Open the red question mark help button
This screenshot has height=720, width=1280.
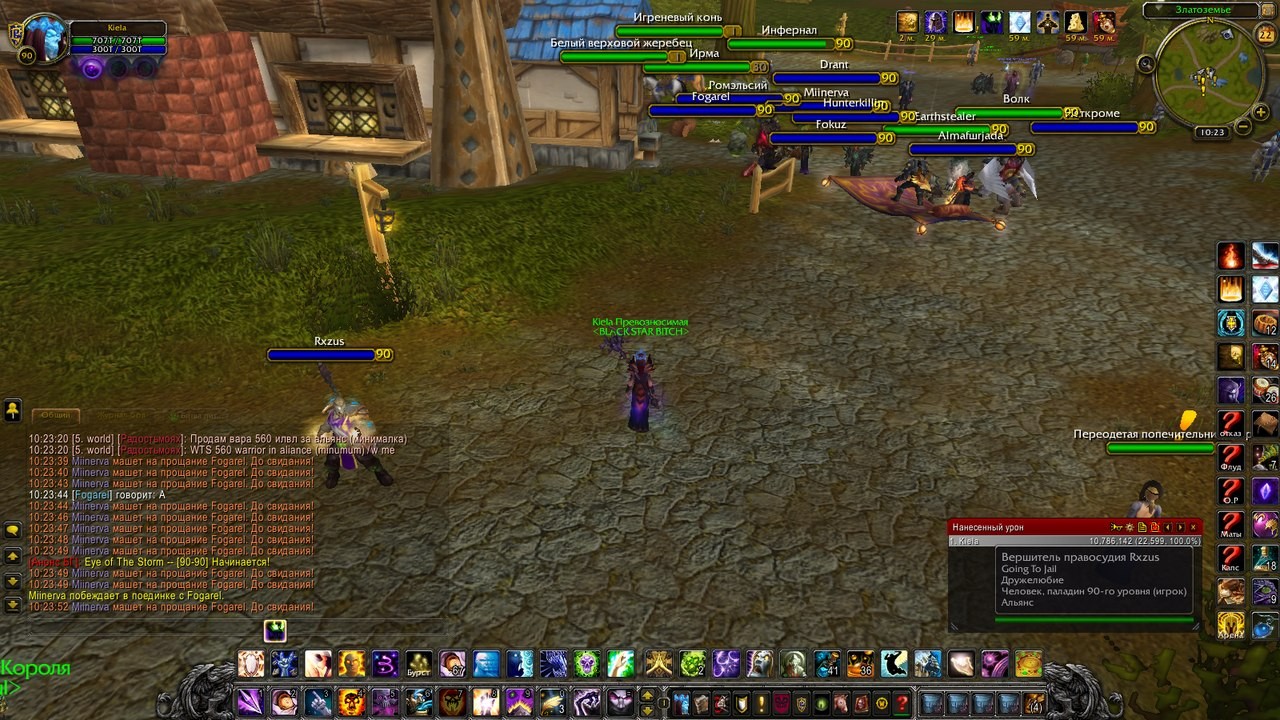point(902,703)
